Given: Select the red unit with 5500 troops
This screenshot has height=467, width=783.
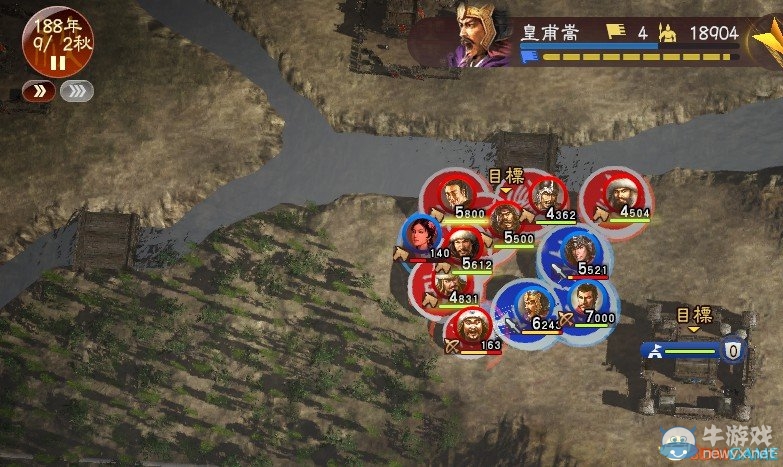Looking at the screenshot, I should (507, 220).
